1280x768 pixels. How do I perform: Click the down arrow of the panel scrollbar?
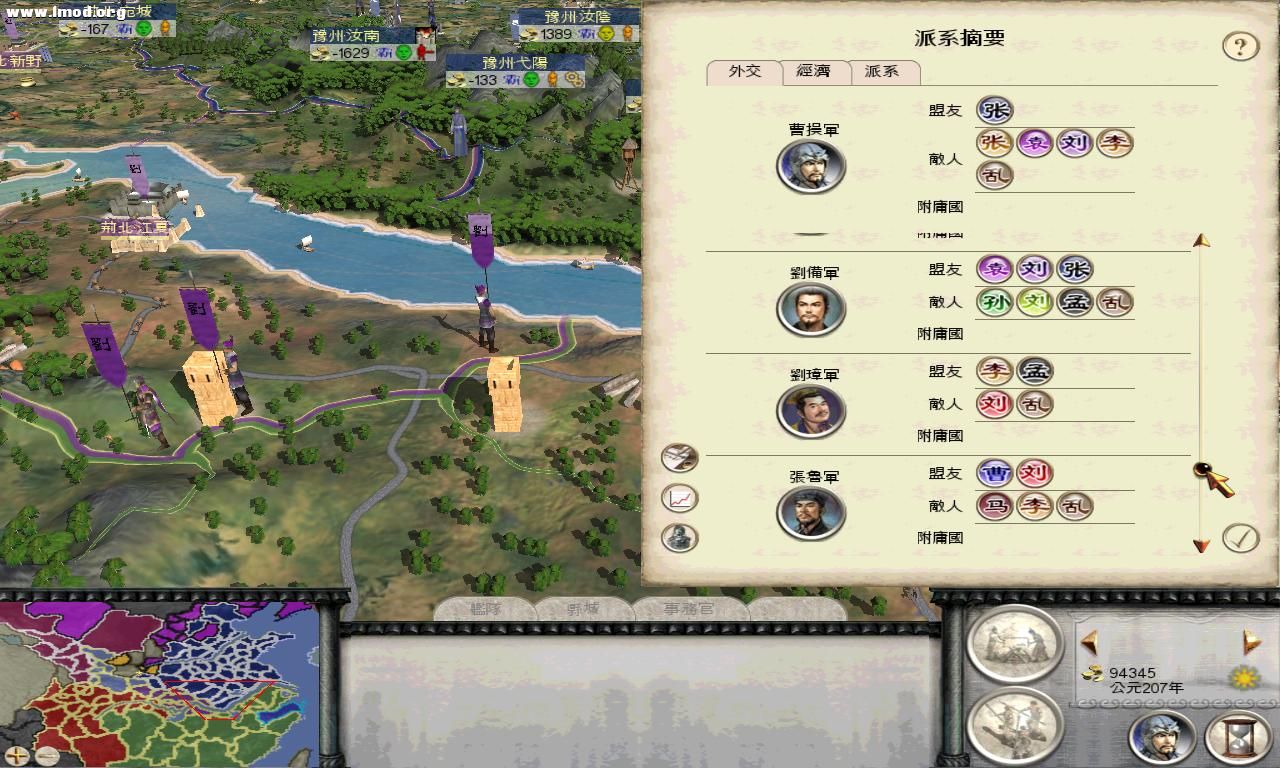coord(1199,546)
